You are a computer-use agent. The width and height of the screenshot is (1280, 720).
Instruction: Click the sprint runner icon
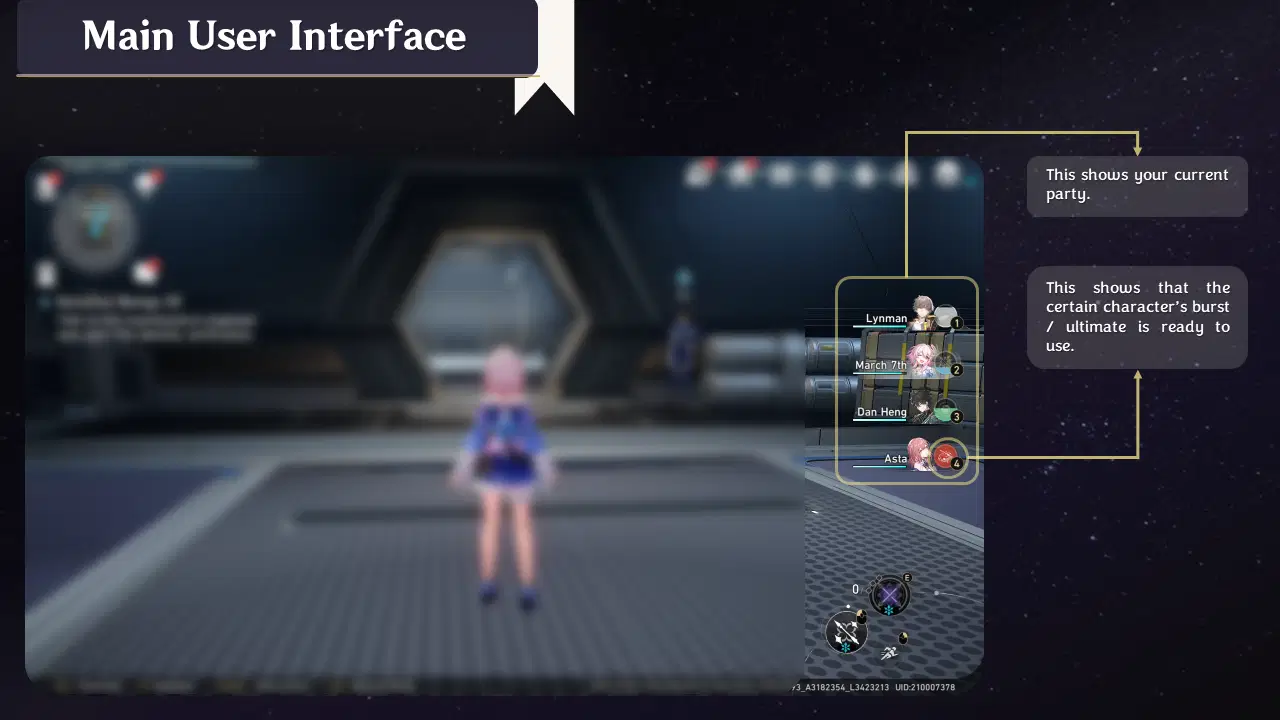(890, 652)
